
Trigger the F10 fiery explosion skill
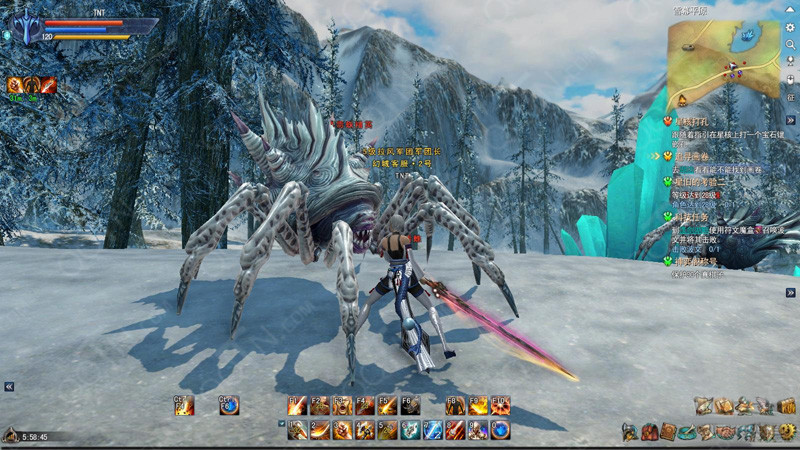point(500,406)
